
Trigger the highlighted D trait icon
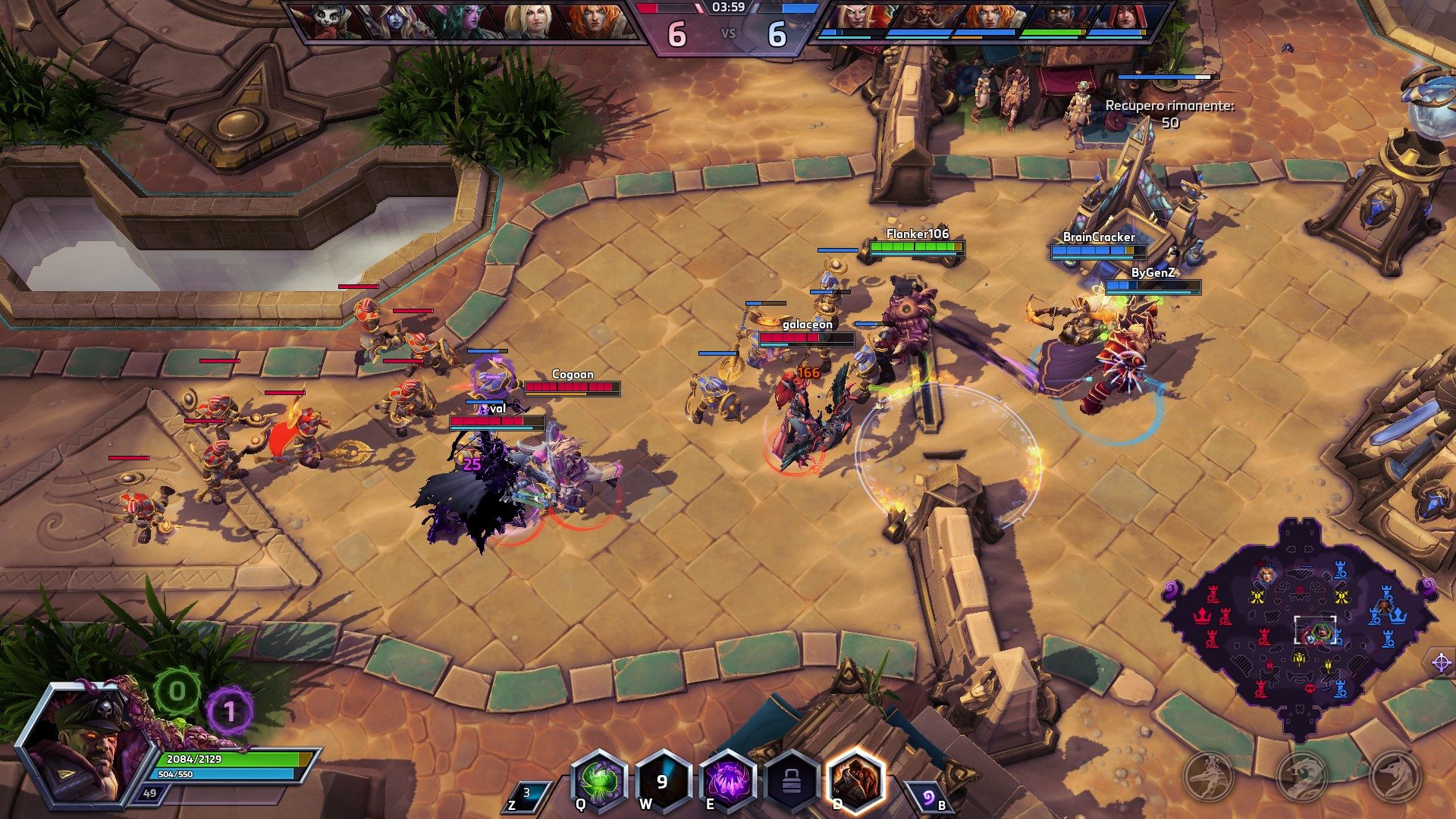coord(855,781)
